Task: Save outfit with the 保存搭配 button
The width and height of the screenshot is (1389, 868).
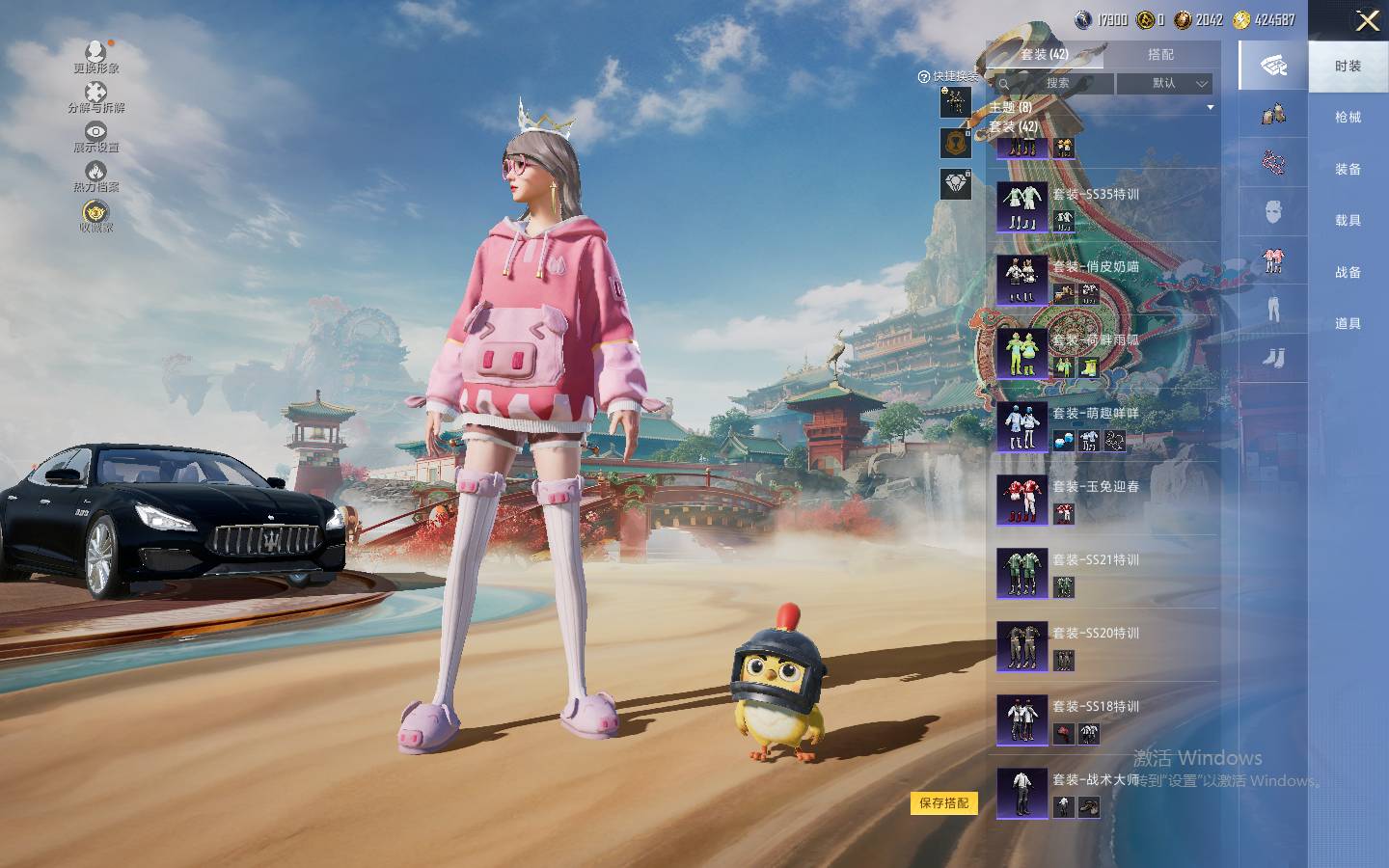Action: tap(943, 802)
